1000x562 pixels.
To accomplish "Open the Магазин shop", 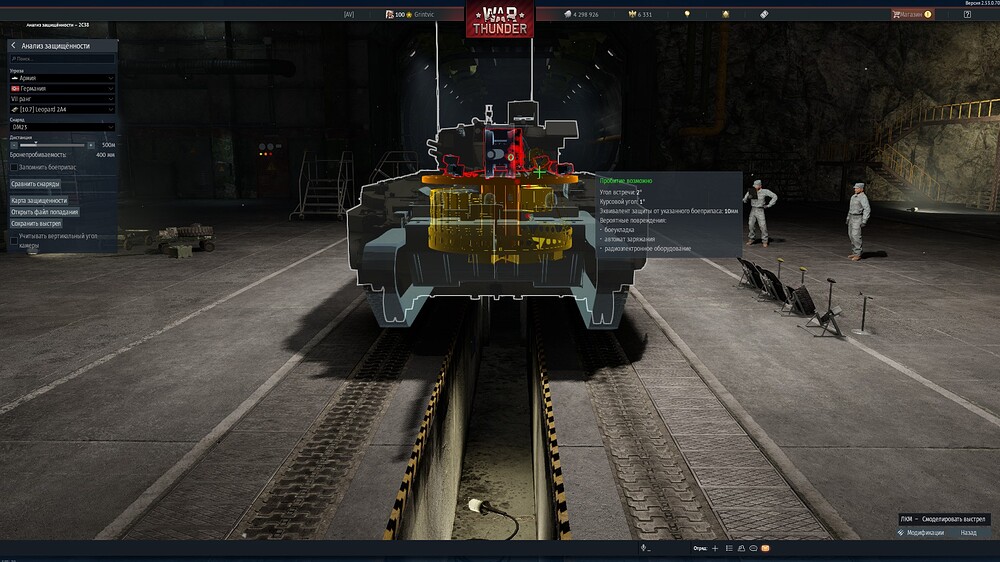I will coord(911,14).
